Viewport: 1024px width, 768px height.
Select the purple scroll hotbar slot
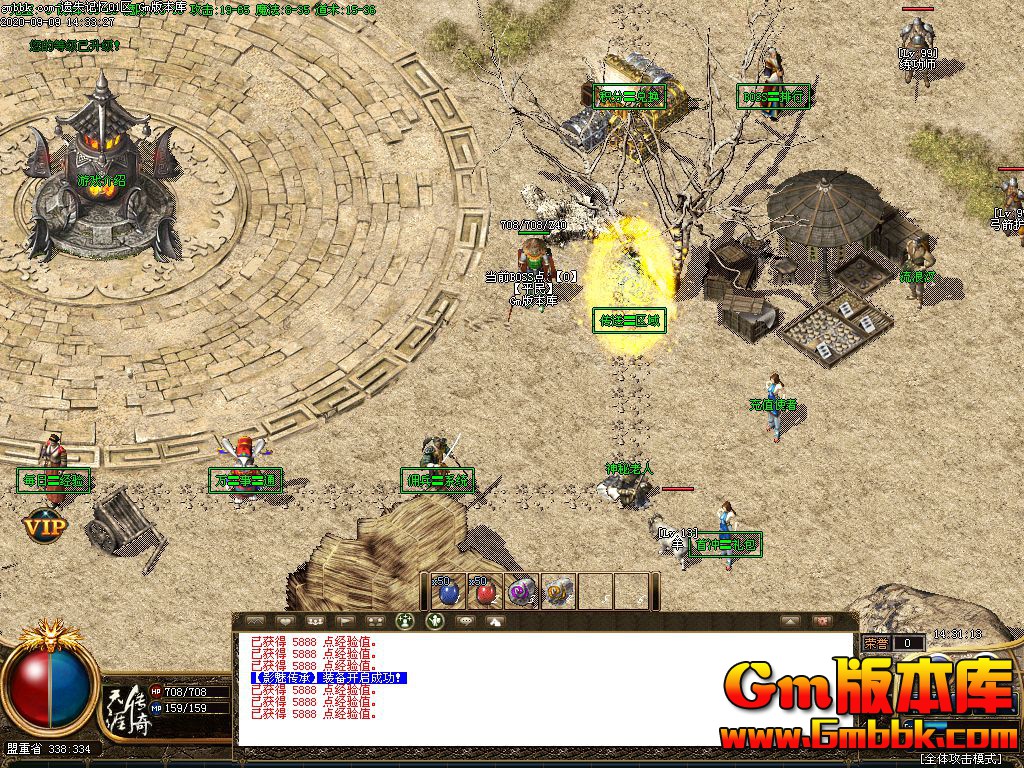pos(522,591)
